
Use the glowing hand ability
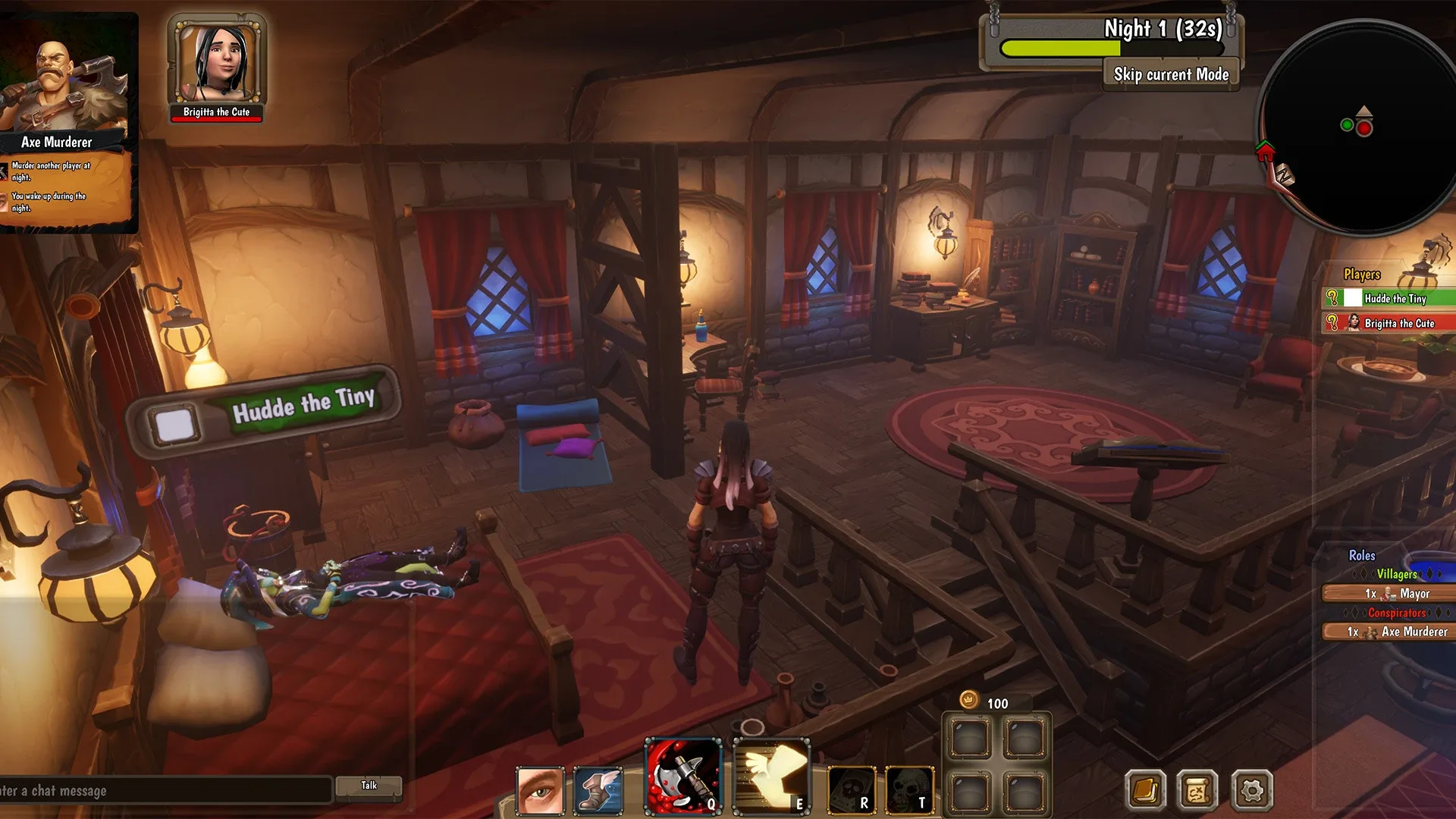(x=770, y=777)
